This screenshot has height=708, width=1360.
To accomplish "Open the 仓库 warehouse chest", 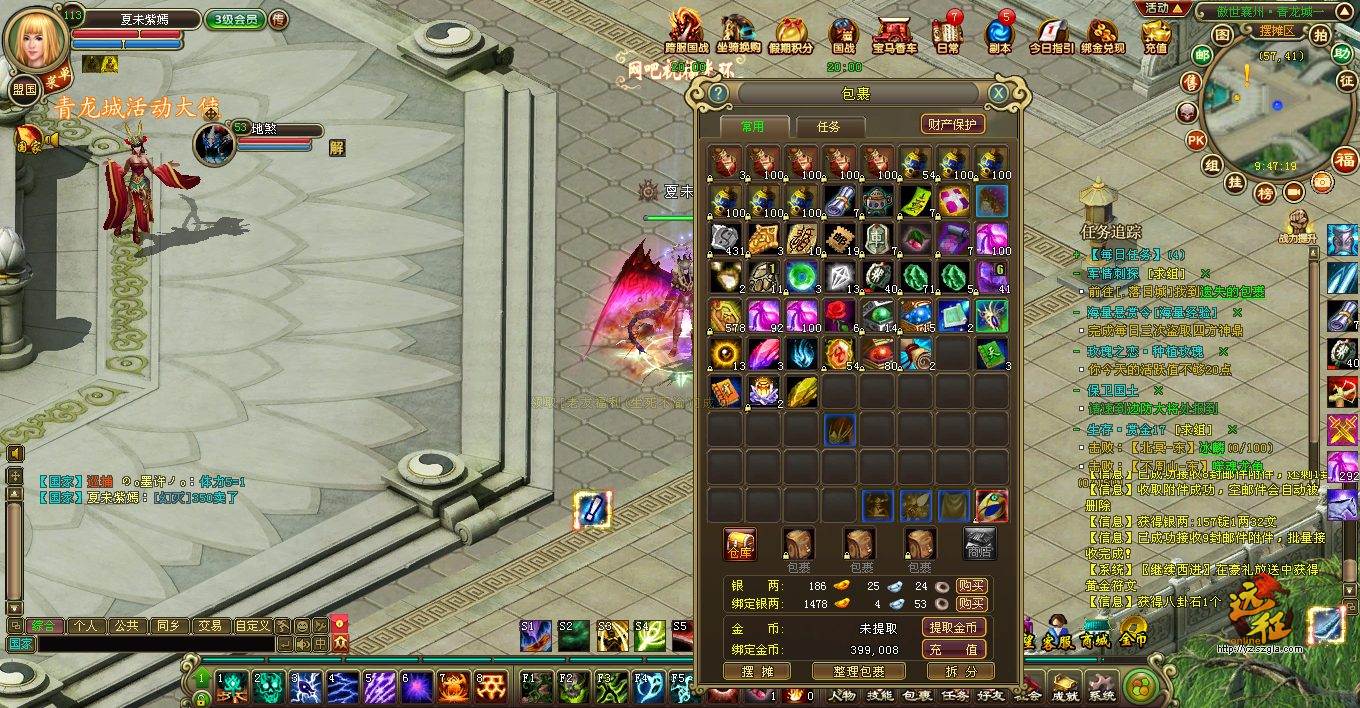I will coord(739,545).
